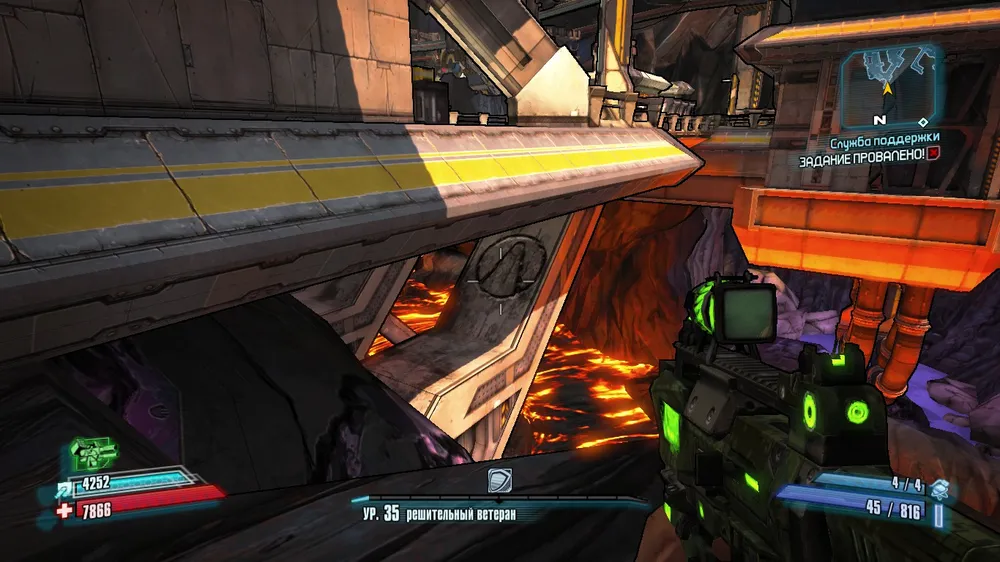Select the badge icon above experience bar
This screenshot has width=1000, height=562.
pos(500,481)
